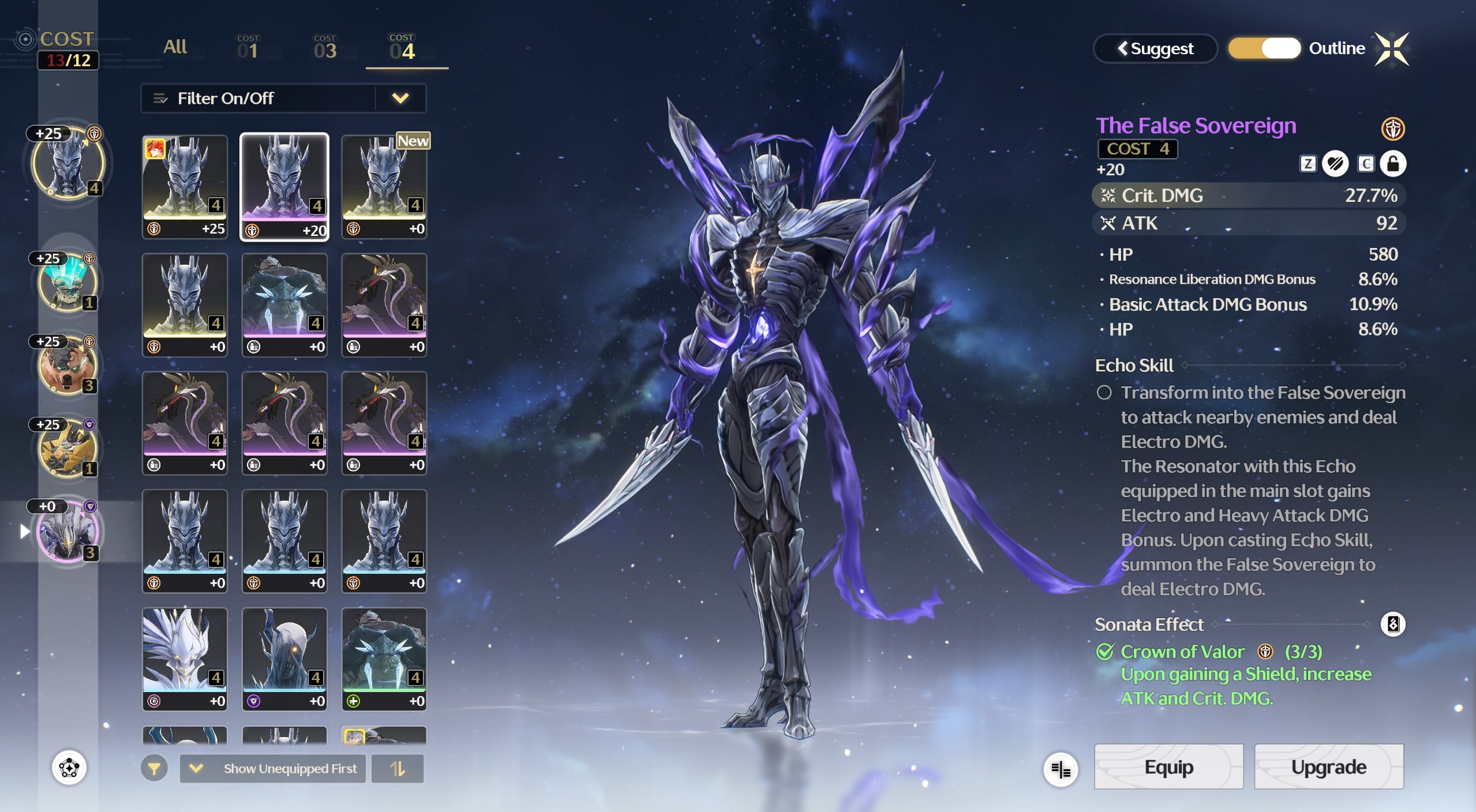This screenshot has height=812, width=1476.
Task: Open the echo stat comparison button
Action: (x=1061, y=769)
